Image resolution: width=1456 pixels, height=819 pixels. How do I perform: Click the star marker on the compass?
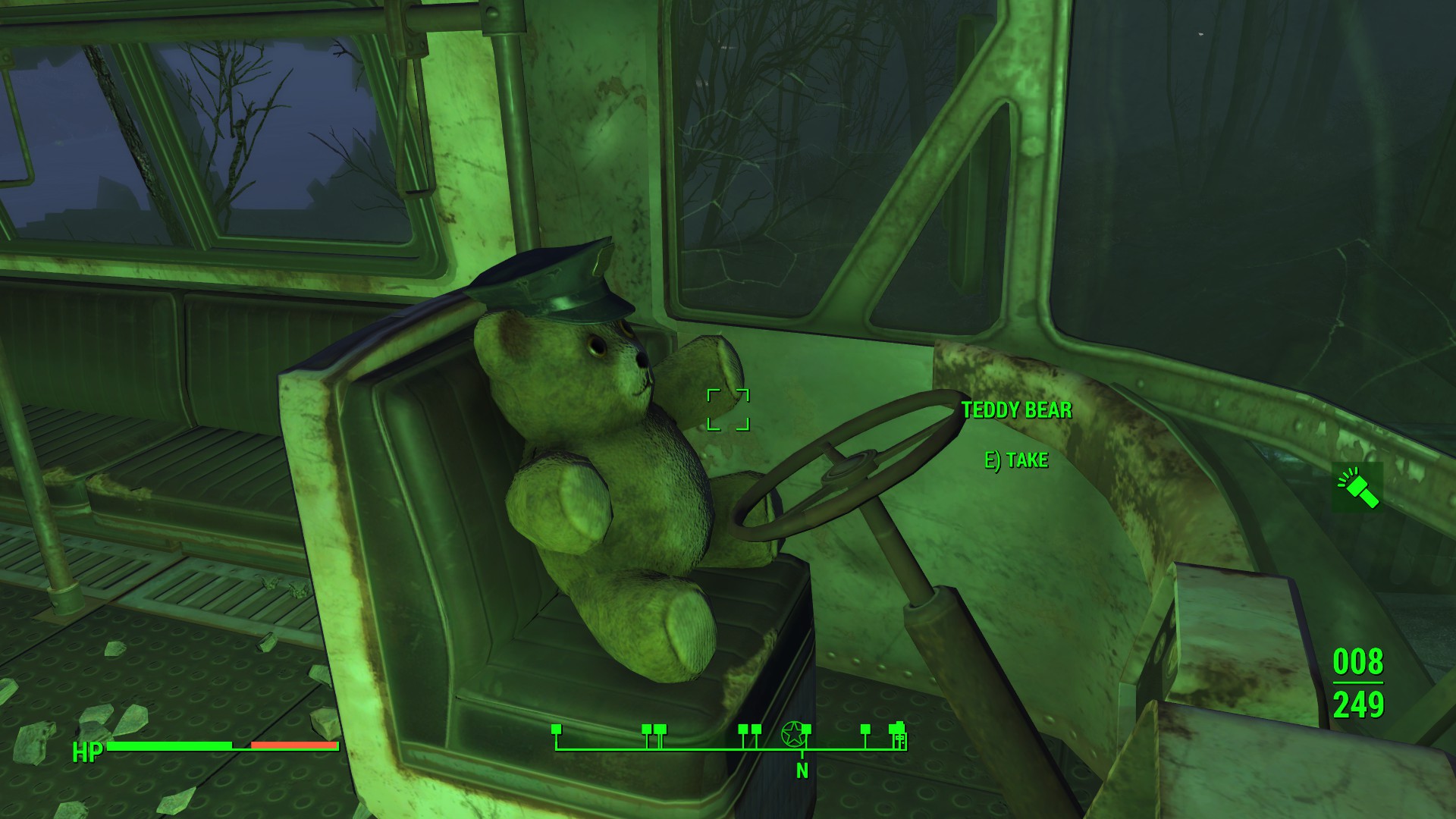792,733
